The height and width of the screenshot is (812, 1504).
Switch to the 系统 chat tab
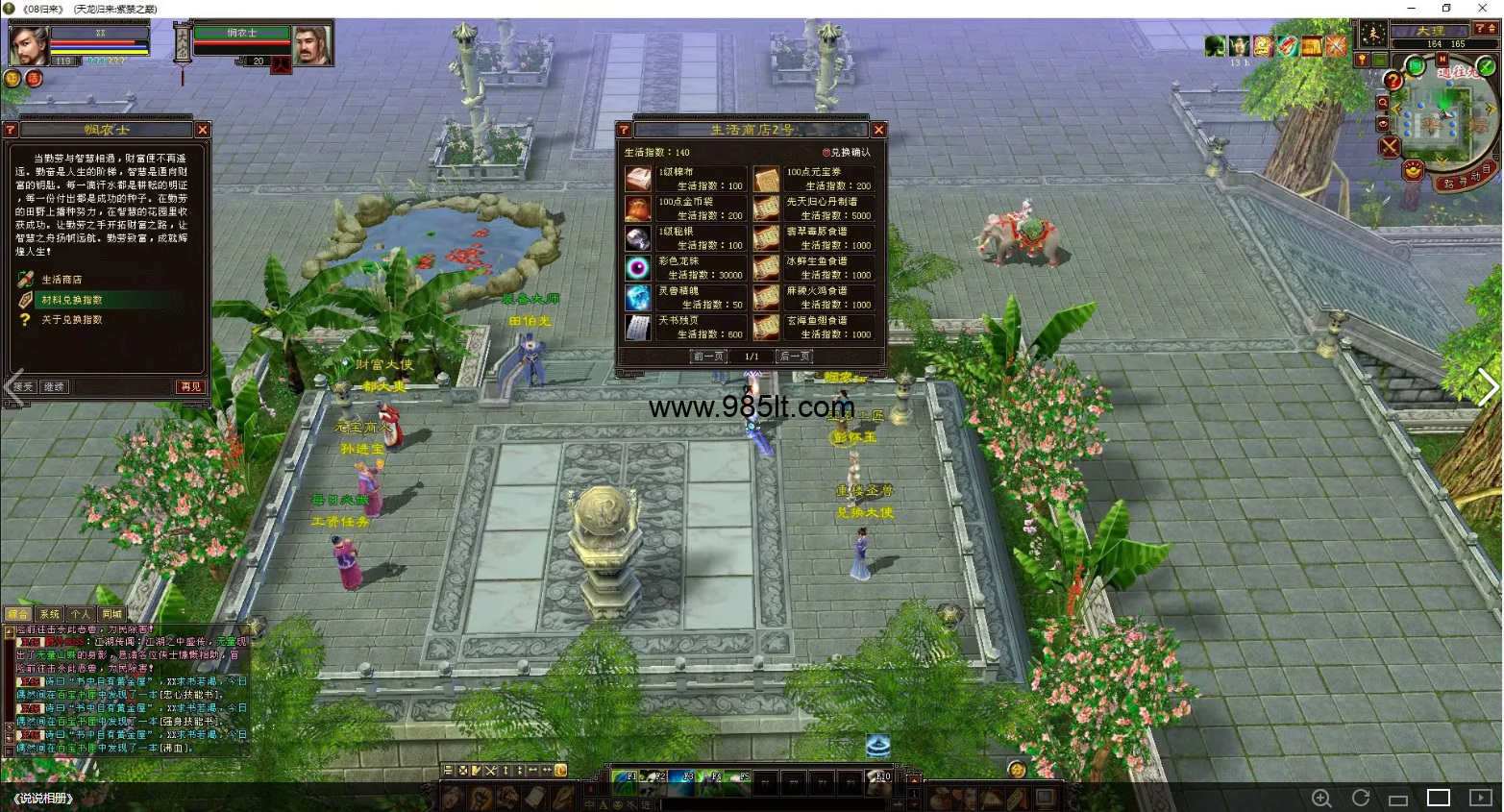pyautogui.click(x=49, y=614)
